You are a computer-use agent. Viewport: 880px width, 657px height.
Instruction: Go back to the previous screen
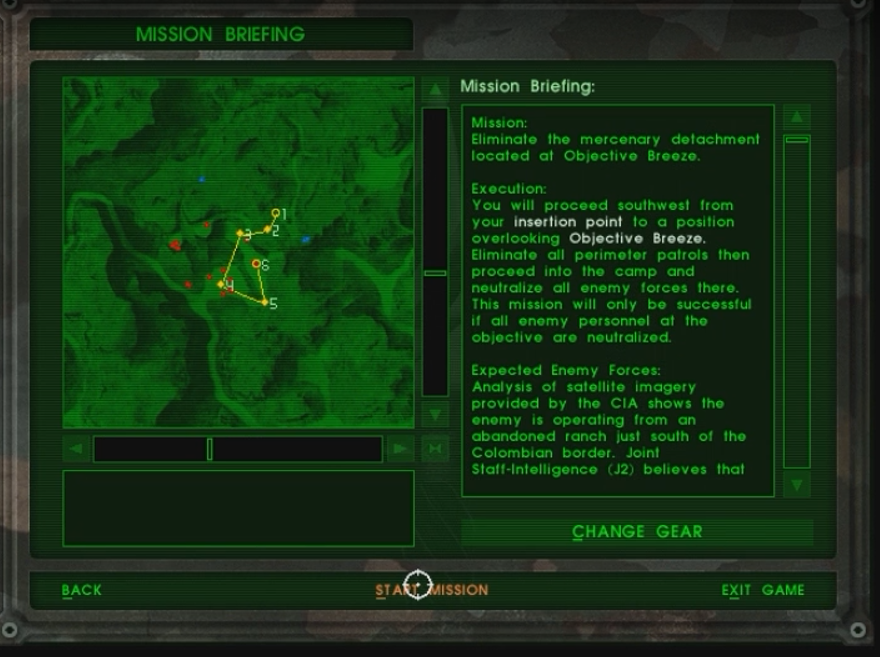click(x=82, y=590)
